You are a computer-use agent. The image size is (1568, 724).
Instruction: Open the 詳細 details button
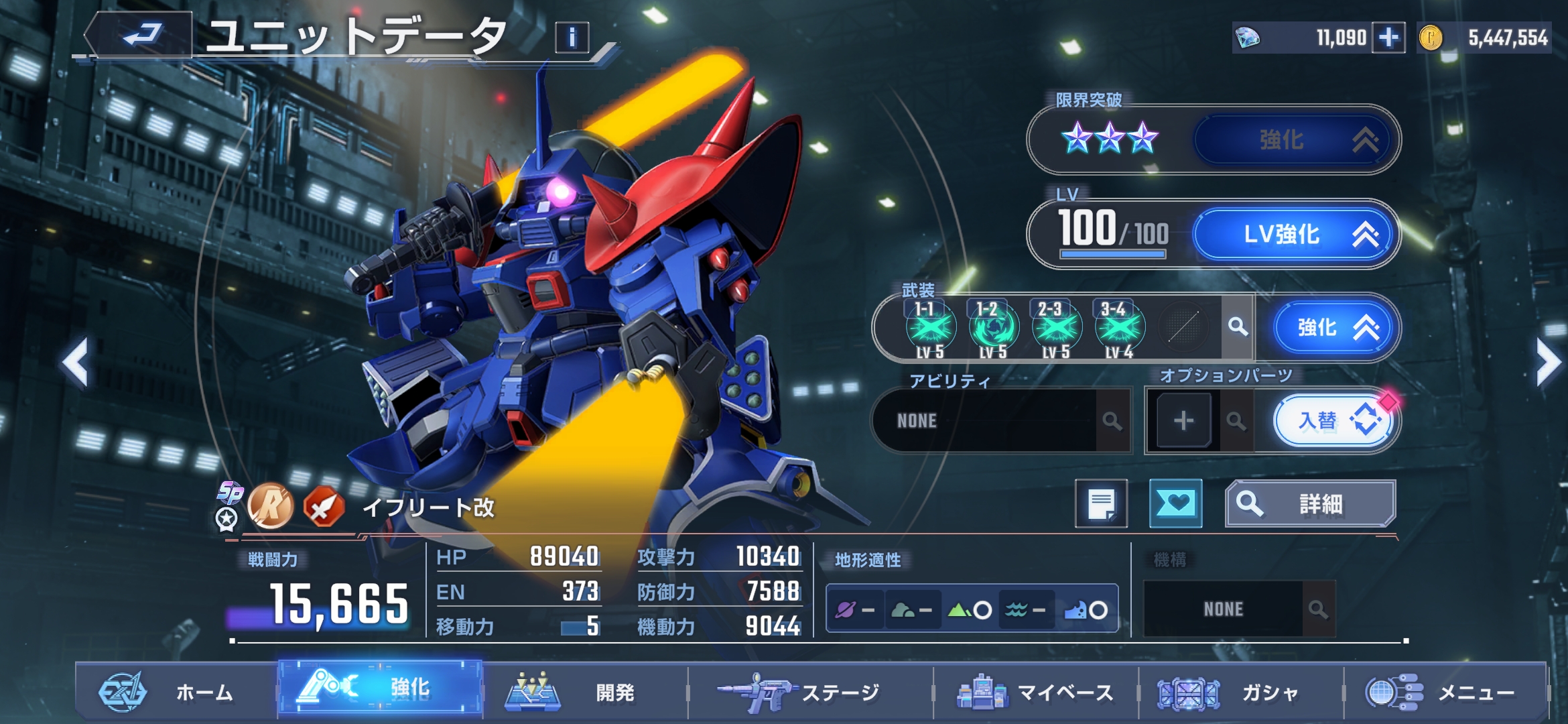coord(1310,504)
